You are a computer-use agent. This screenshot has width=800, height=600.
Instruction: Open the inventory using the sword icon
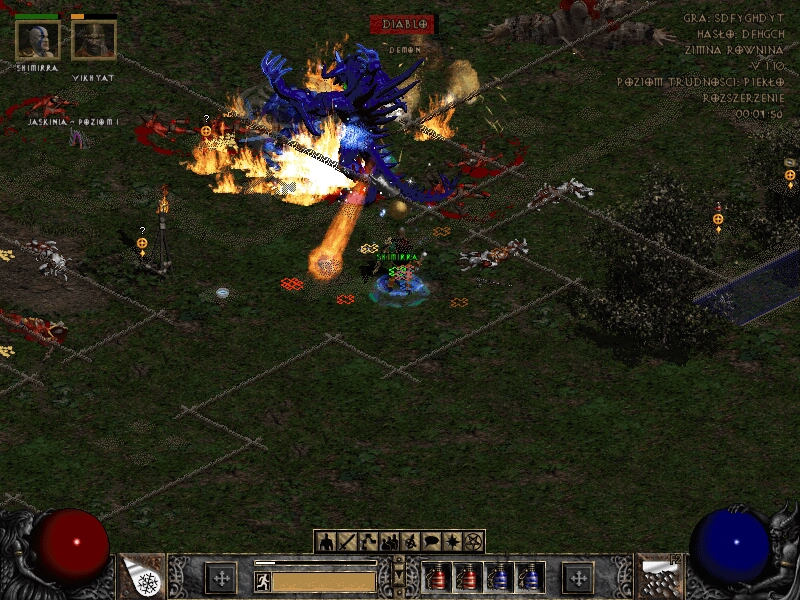pos(346,541)
